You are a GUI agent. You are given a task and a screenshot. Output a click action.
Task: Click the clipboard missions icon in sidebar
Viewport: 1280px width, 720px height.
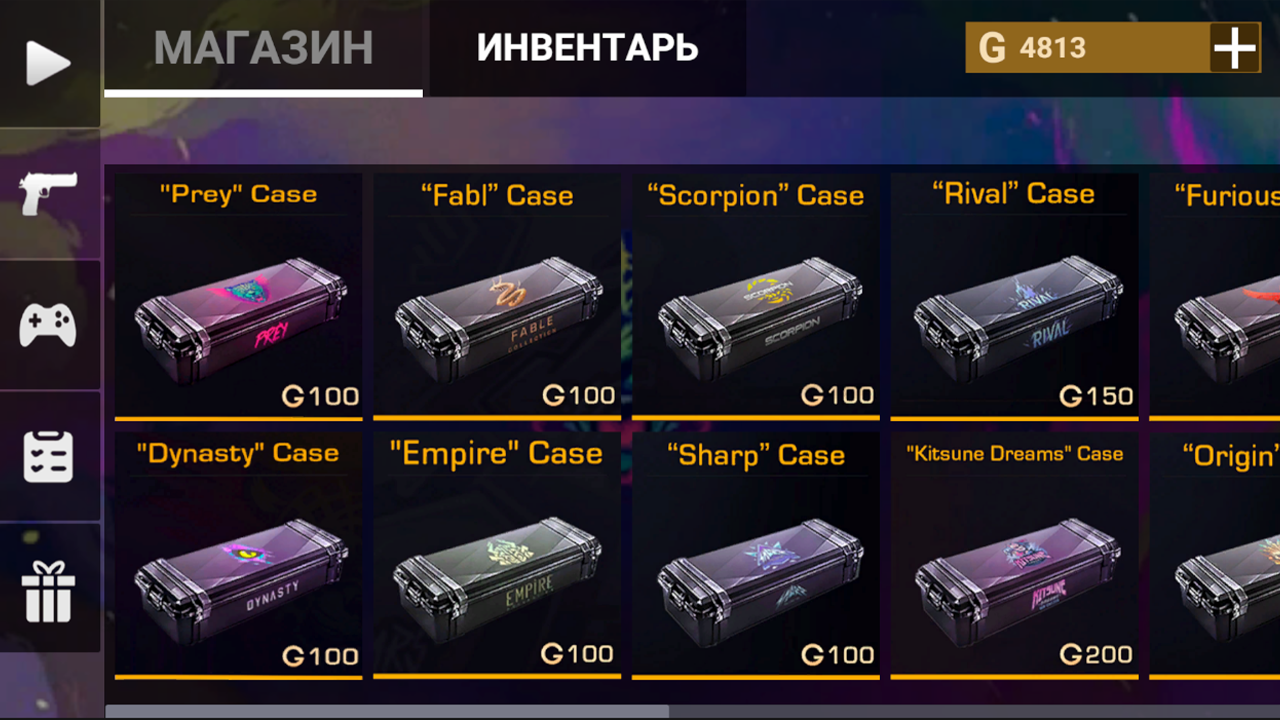[x=48, y=455]
